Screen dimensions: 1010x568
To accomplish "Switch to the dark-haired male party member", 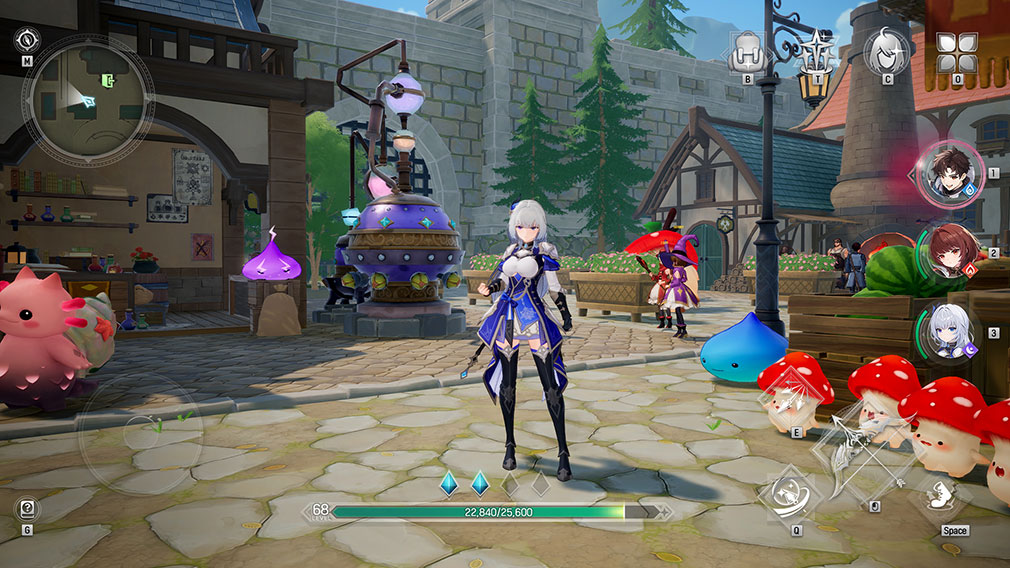I will [x=951, y=174].
